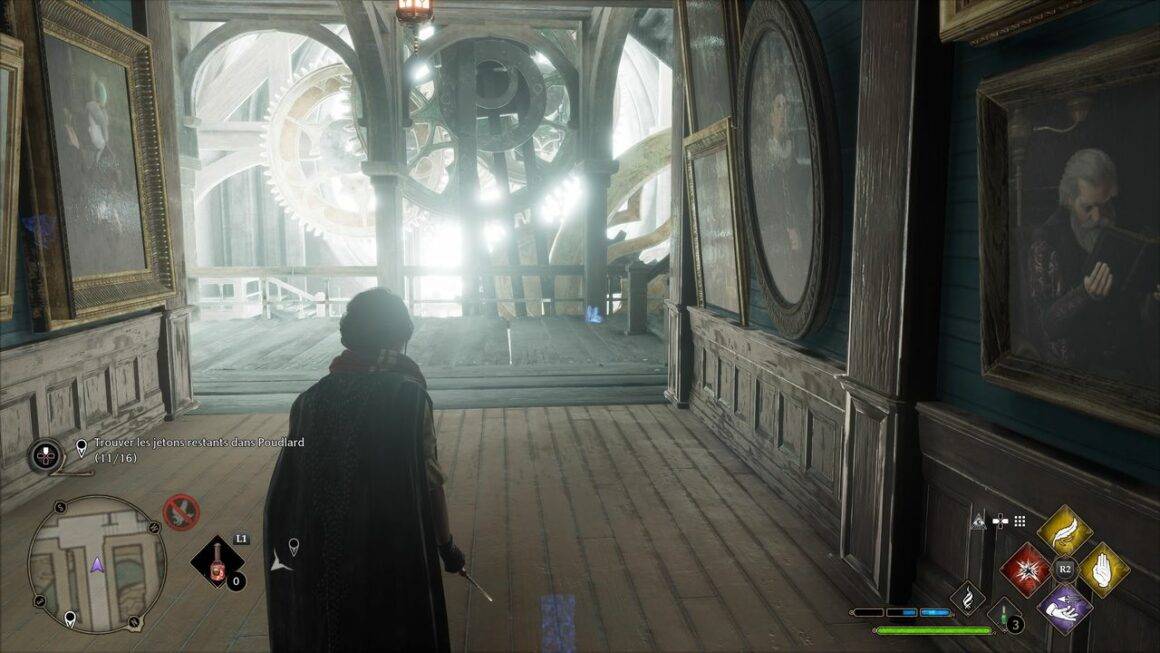The image size is (1160, 653).
Task: Activate the white flame ancient magic icon
Action: pyautogui.click(x=967, y=598)
